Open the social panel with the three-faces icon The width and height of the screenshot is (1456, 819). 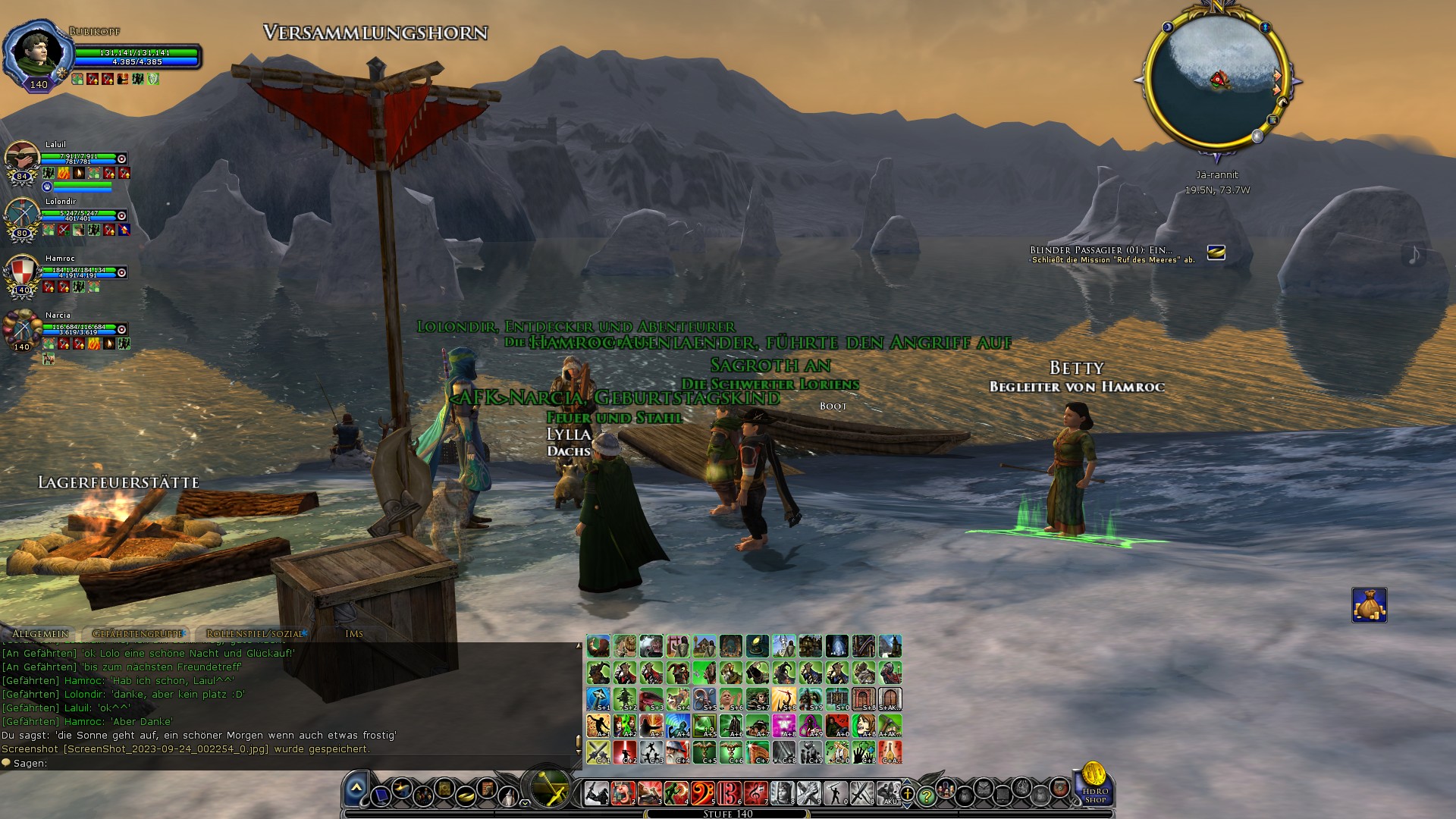point(946,792)
